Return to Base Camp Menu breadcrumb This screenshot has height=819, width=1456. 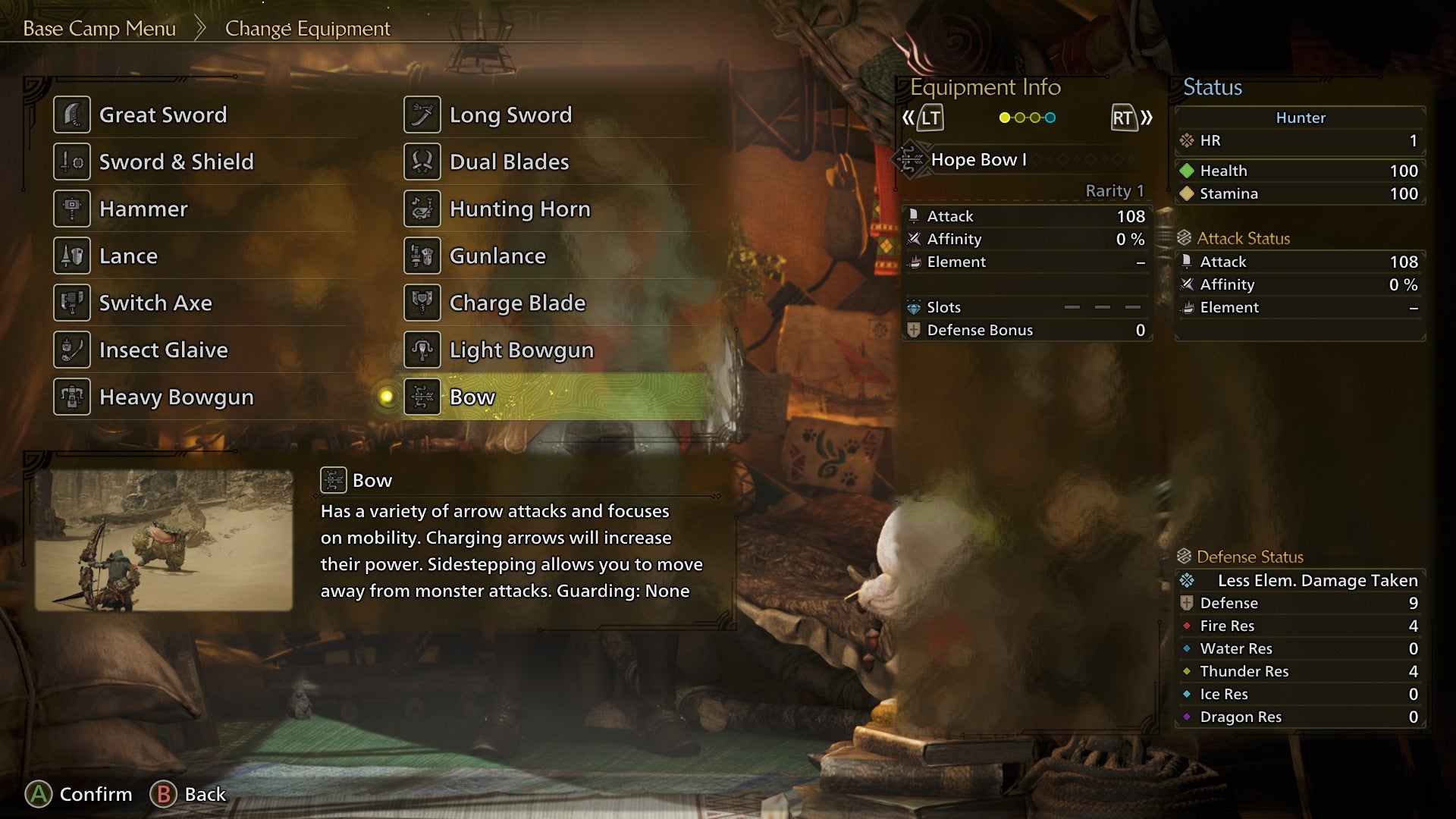(99, 29)
